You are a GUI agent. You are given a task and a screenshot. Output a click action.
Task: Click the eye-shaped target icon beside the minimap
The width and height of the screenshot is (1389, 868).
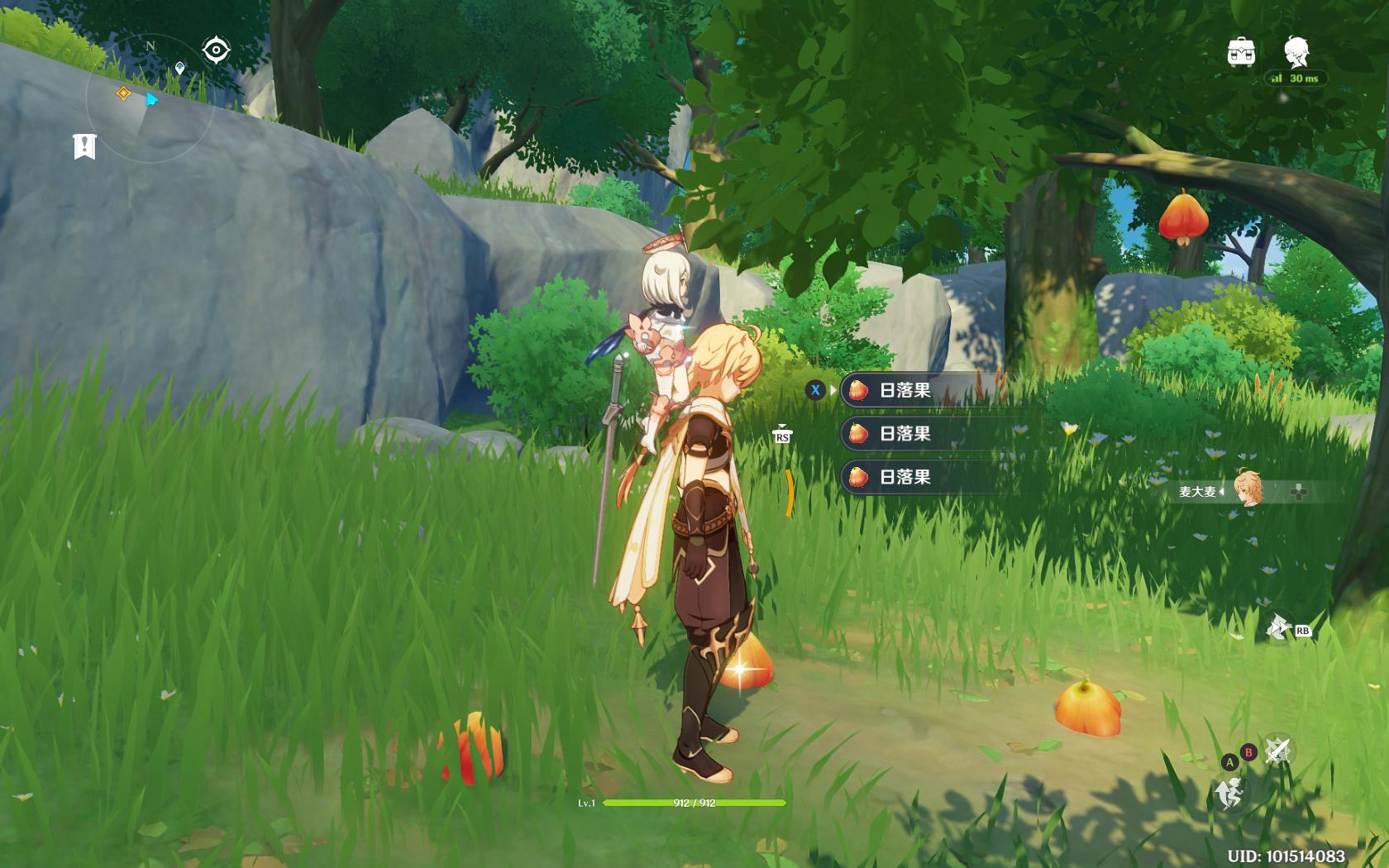click(x=216, y=50)
